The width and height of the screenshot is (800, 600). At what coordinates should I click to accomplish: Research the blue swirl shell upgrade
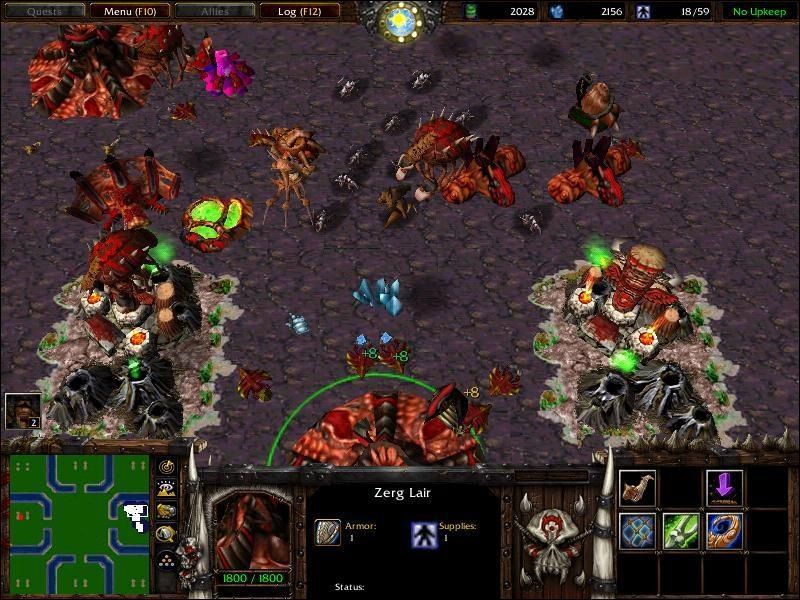724,531
